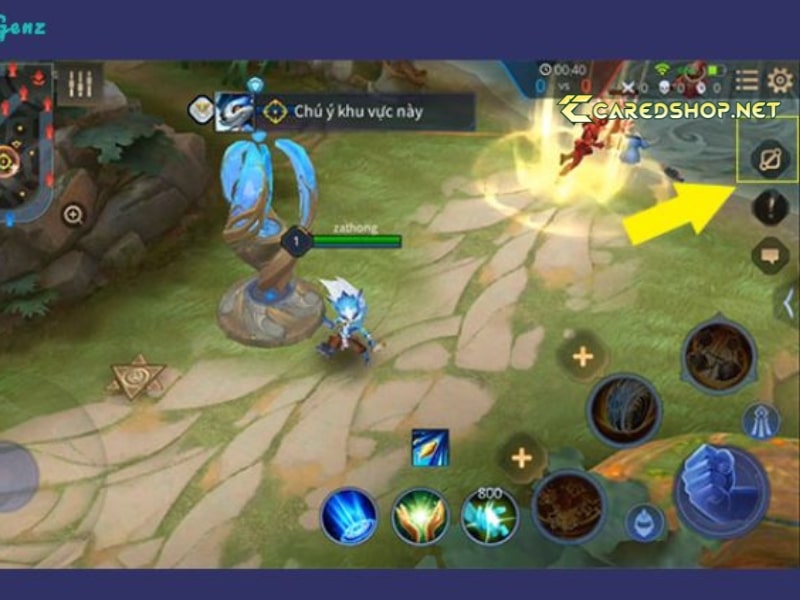
Task: Target towers with the small tower button
Action: 761,420
